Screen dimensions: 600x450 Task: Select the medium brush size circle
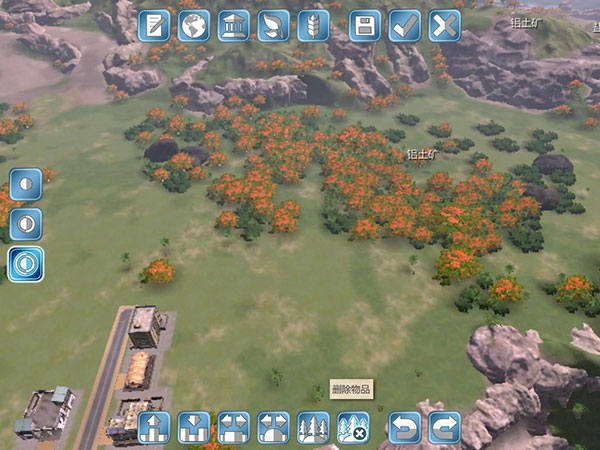coord(26,223)
